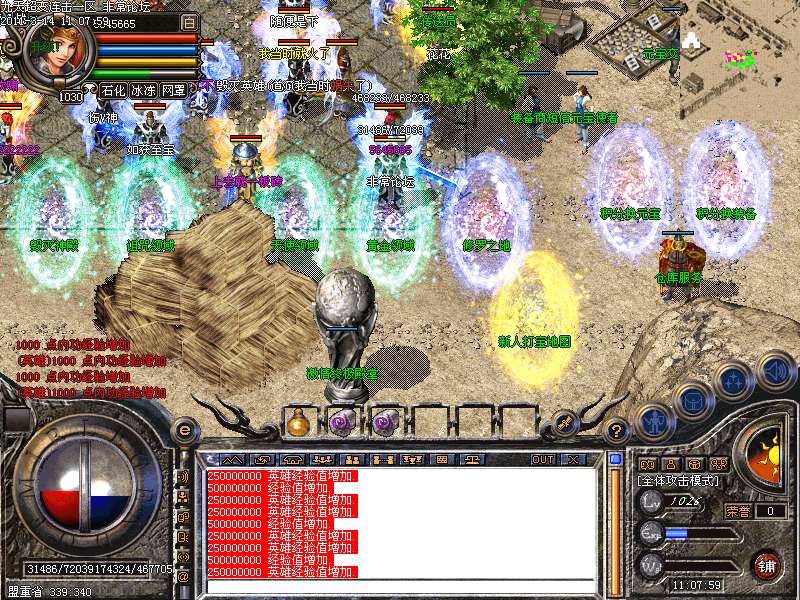This screenshot has width=800, height=600.
Task: Click the OUT button above chat
Action: pos(542,459)
